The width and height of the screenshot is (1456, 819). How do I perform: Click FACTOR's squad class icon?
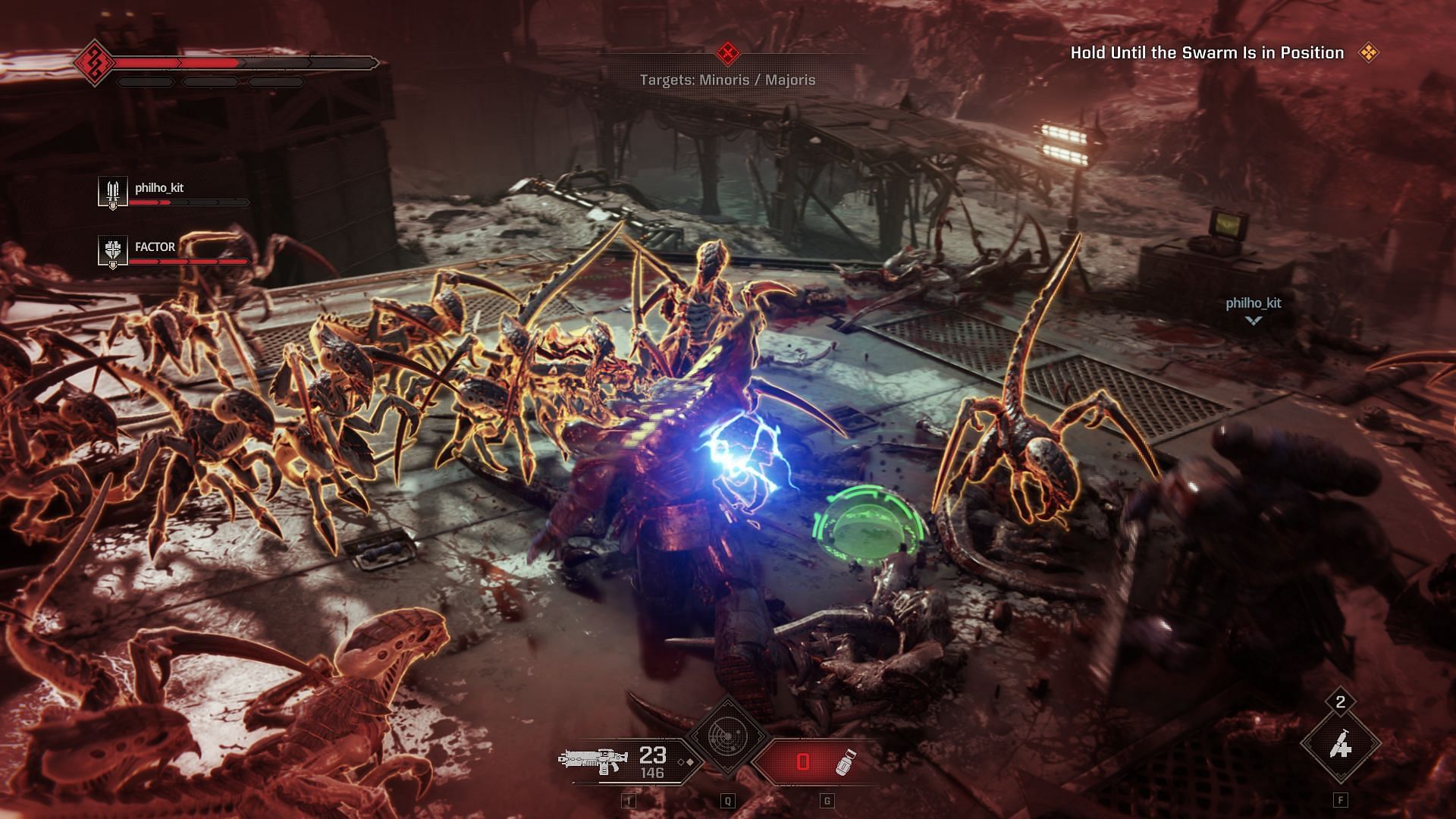click(113, 251)
